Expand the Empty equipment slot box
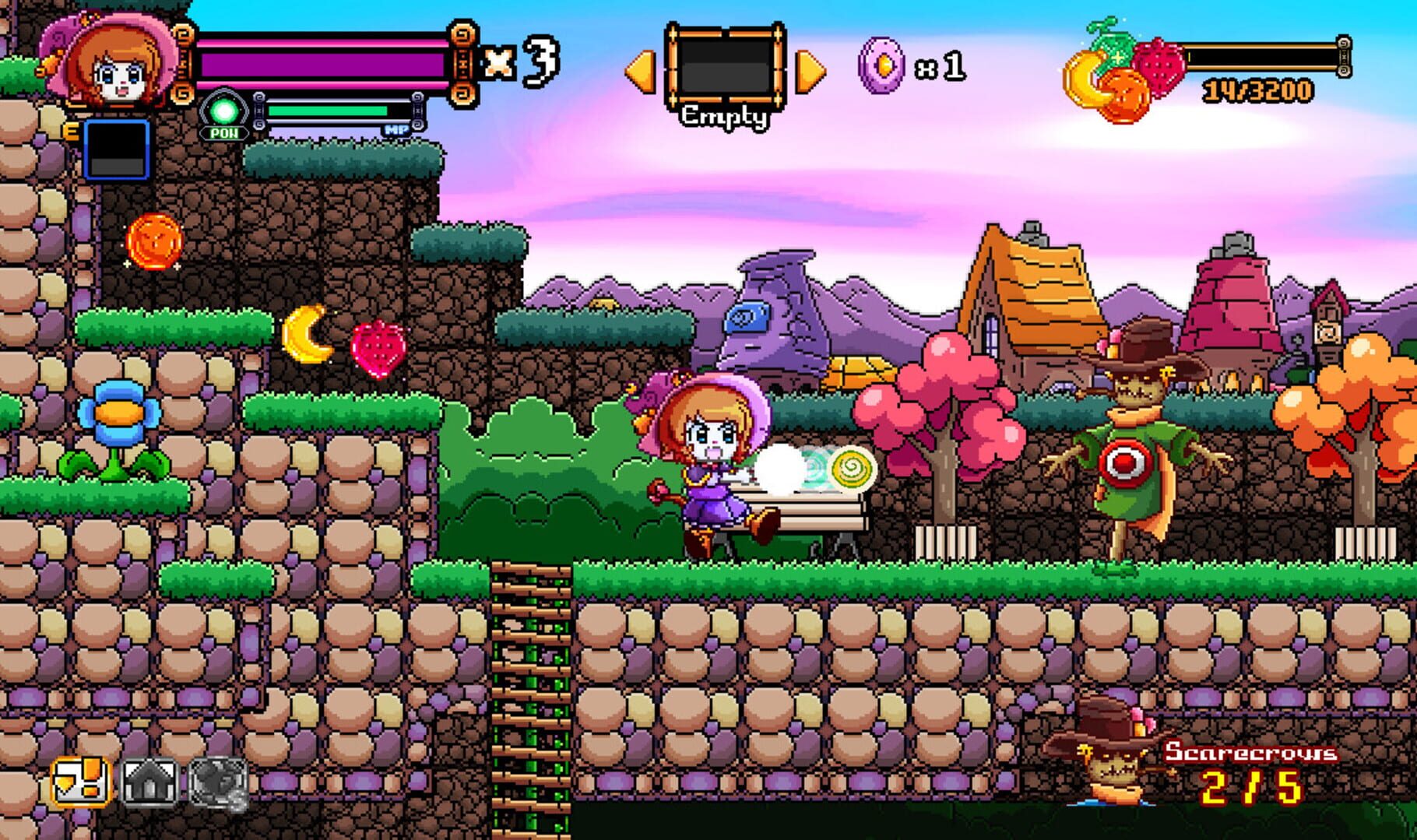Image resolution: width=1417 pixels, height=840 pixels. coord(726,66)
